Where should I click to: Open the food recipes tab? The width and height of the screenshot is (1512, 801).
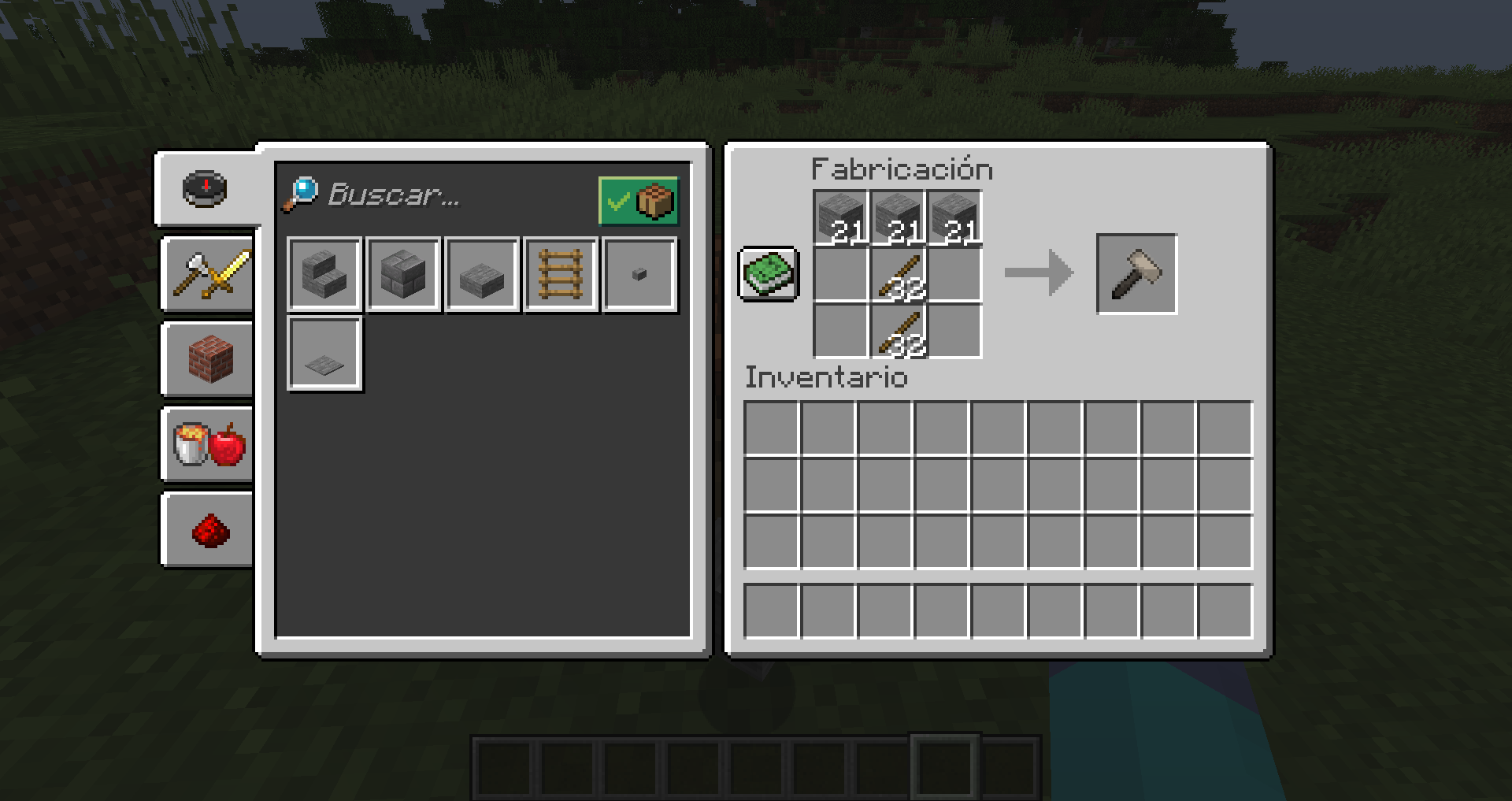[x=206, y=443]
